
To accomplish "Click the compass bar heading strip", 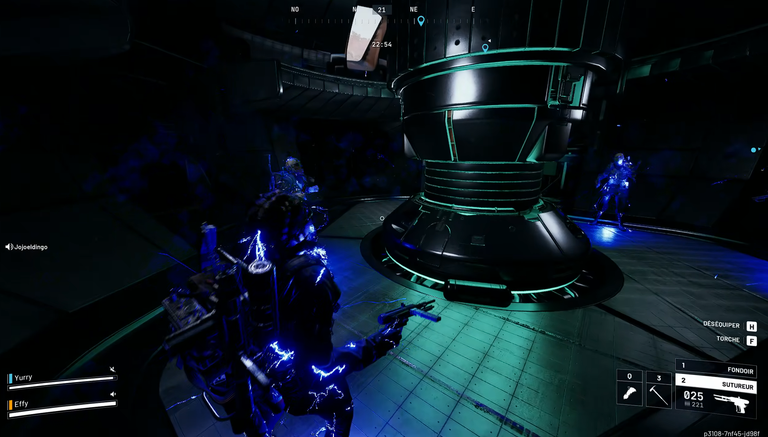I will 385,17.
